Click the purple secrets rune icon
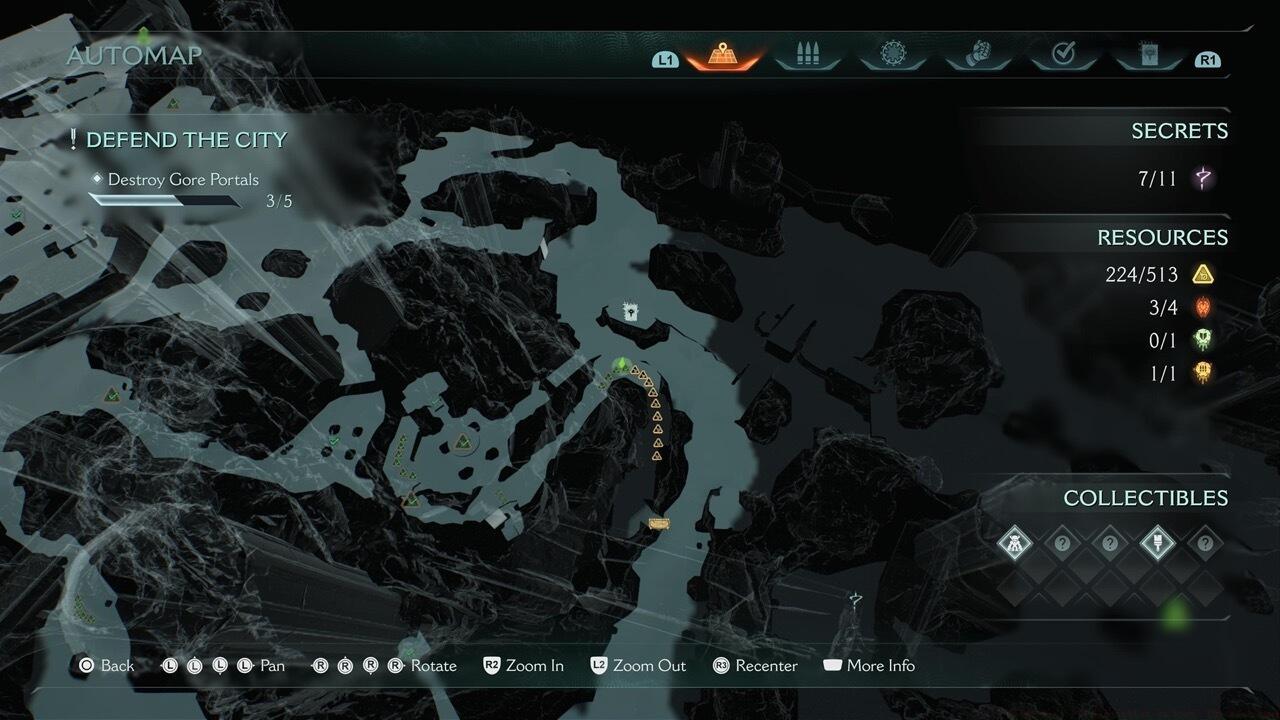1280x720 pixels. pyautogui.click(x=1204, y=179)
